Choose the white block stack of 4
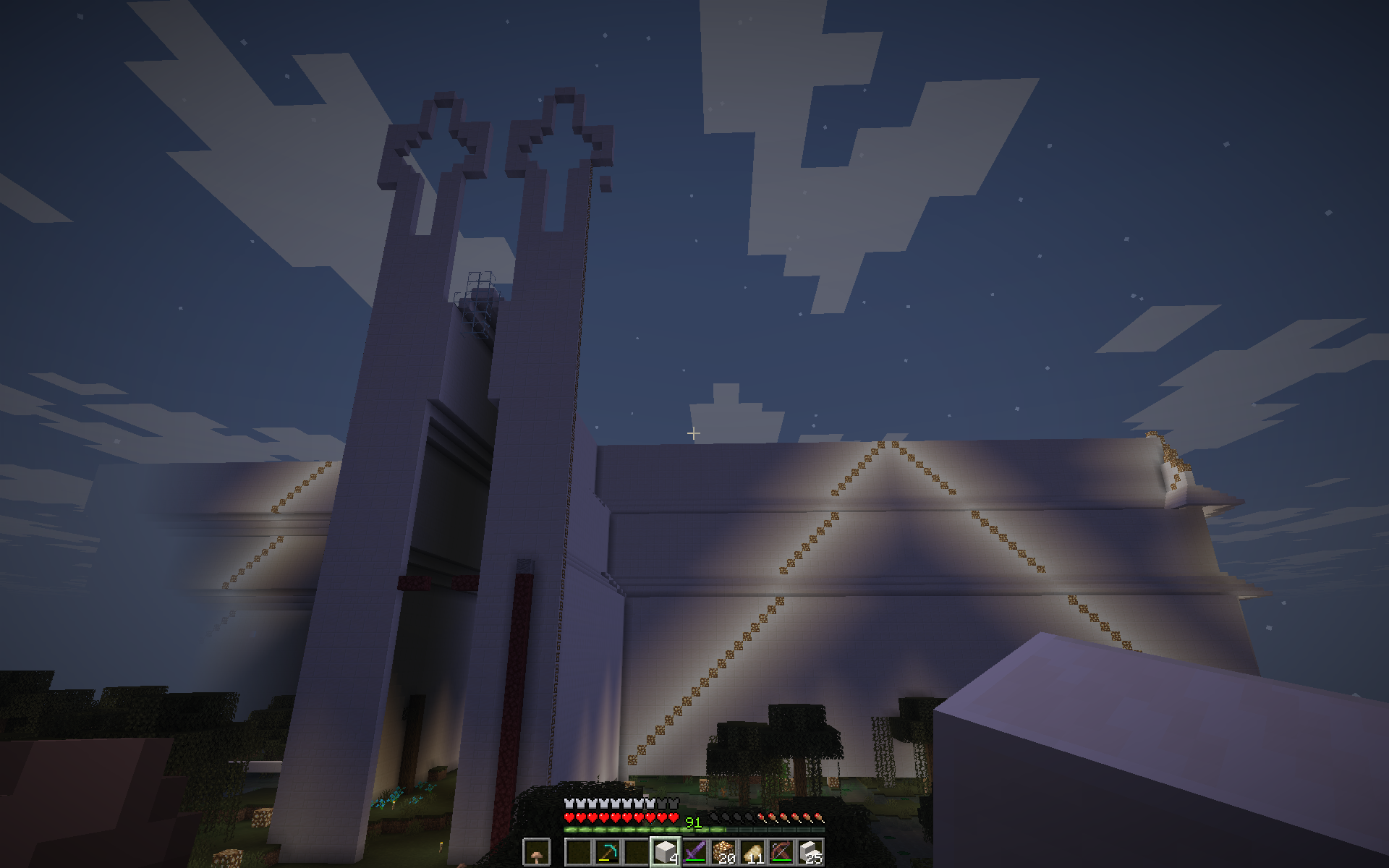This screenshot has height=868, width=1389. tap(665, 852)
